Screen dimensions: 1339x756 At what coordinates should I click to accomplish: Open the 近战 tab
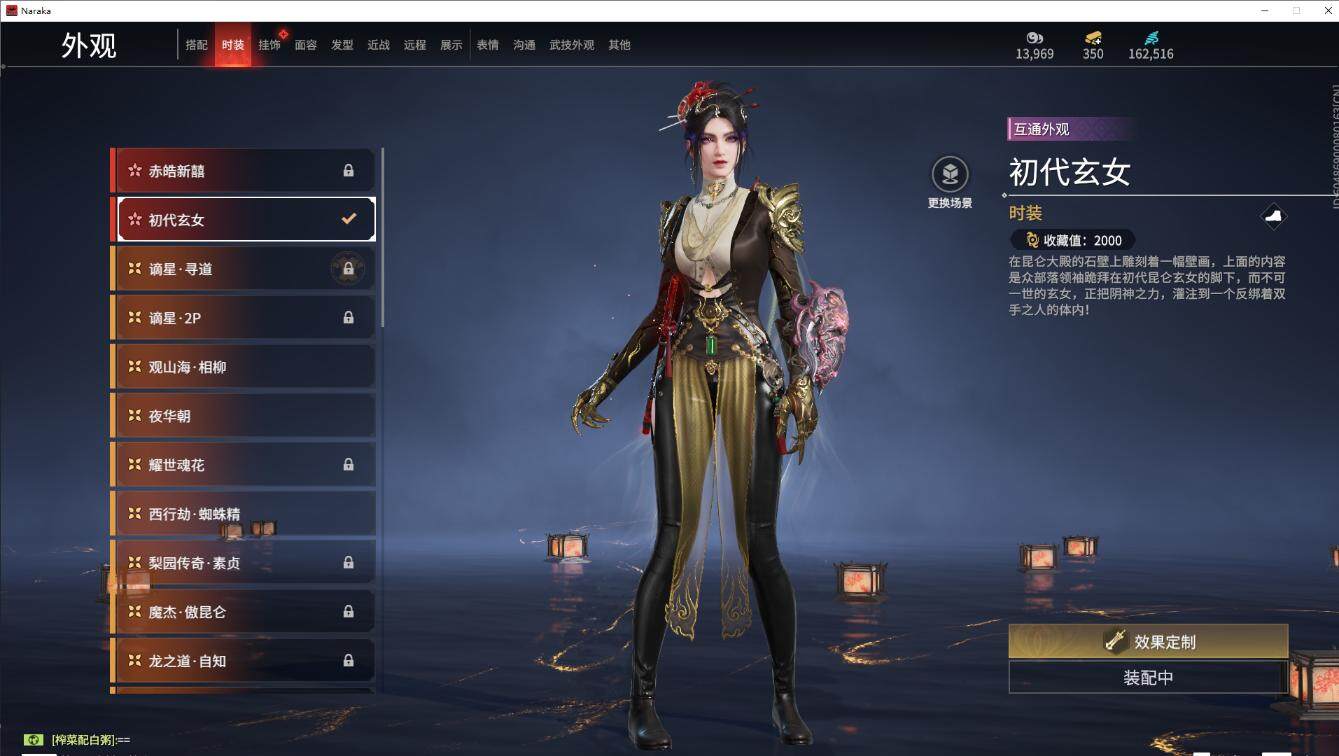(378, 45)
